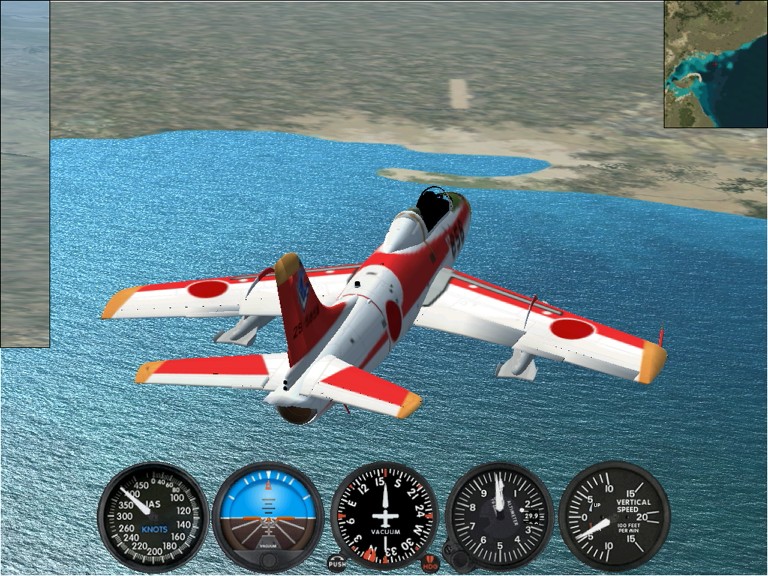Click the heading indicator compass dial
This screenshot has height=576, width=768.
pos(384,517)
